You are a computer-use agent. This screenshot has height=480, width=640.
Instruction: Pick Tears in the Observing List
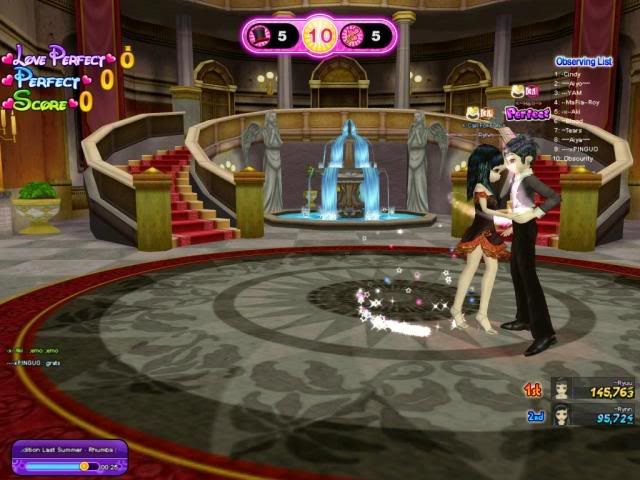coord(573,130)
